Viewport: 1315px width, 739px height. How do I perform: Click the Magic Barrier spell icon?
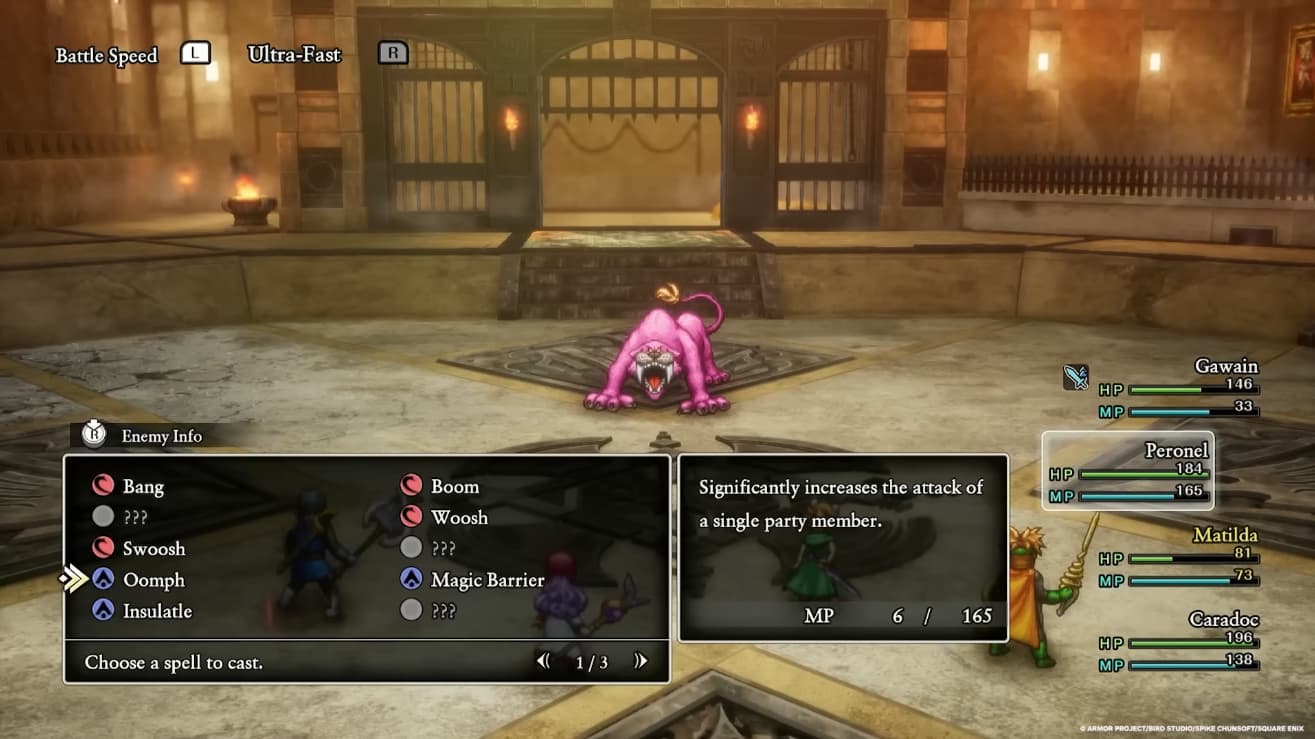413,580
